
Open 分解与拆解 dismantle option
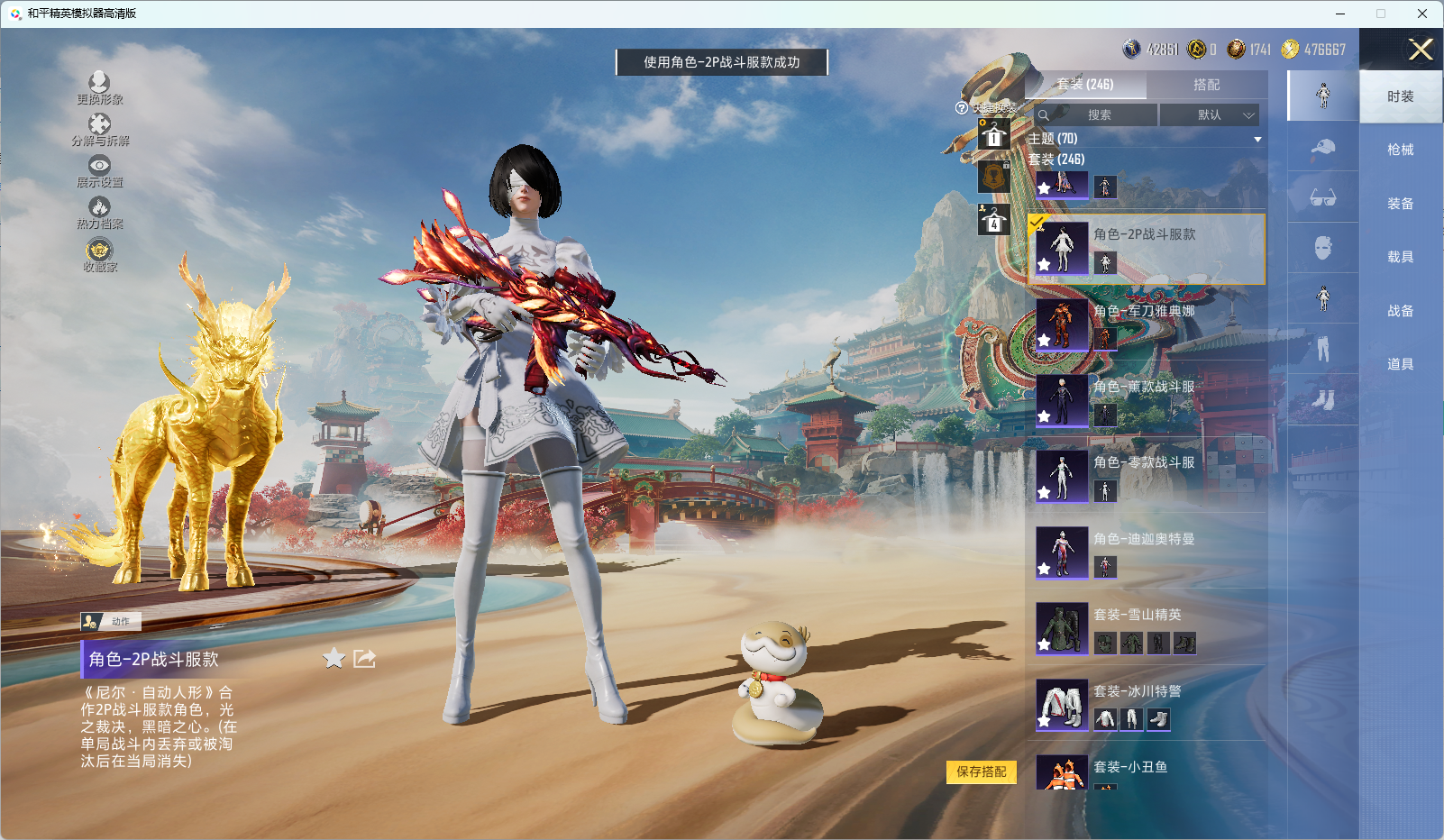99,130
